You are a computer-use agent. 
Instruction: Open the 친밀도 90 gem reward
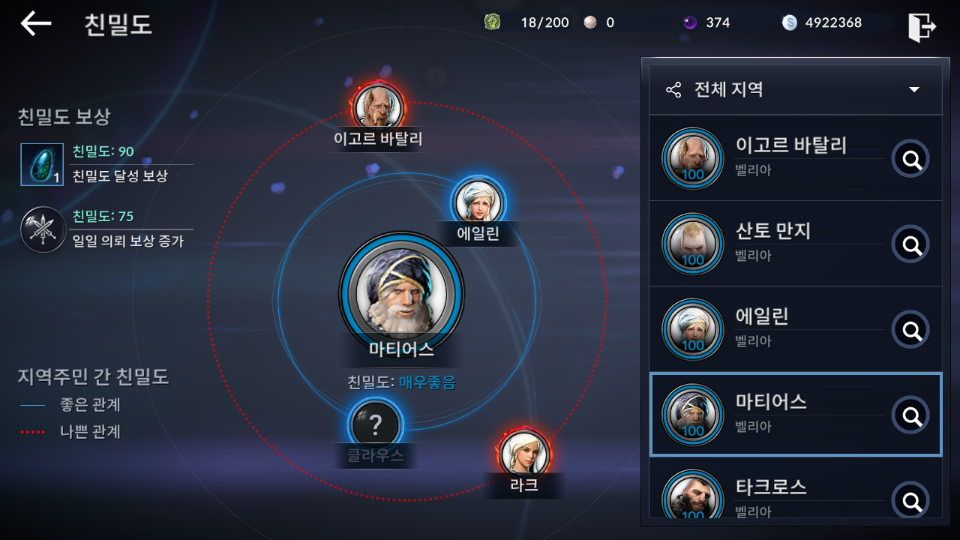tap(42, 165)
